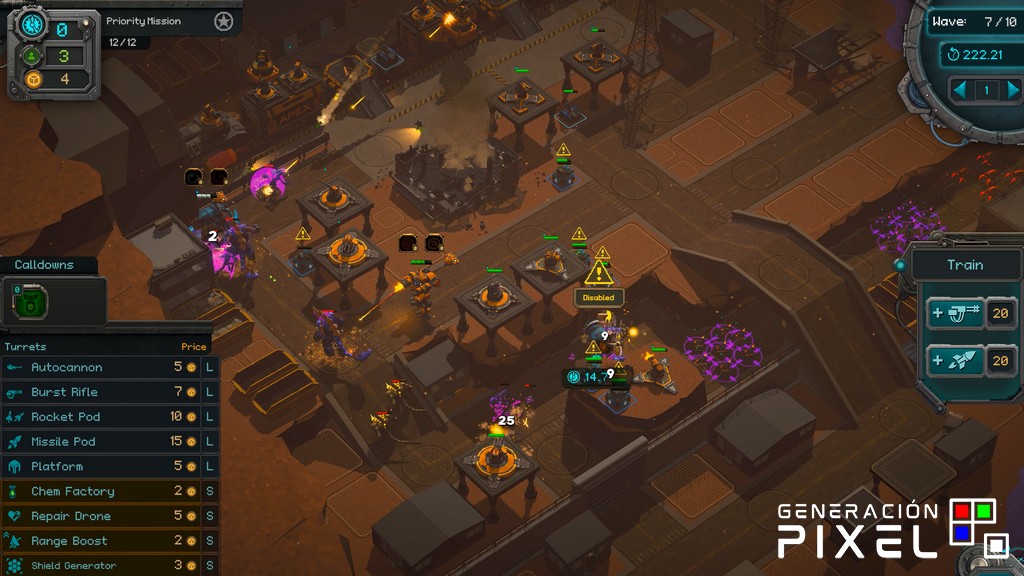Choose the Range Boost support item
1024x576 pixels.
click(x=69, y=541)
